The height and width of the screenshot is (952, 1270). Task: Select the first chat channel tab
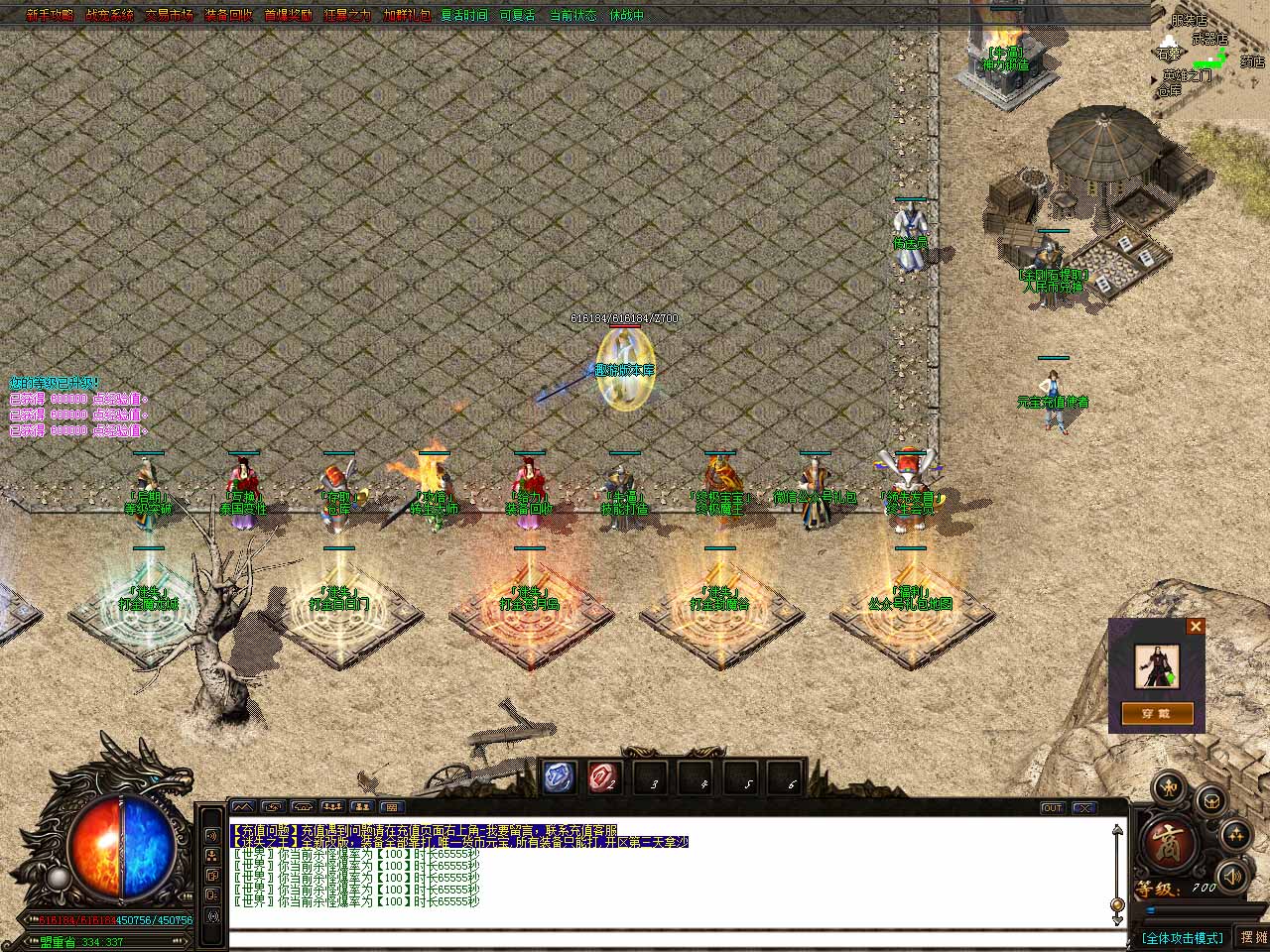click(243, 807)
